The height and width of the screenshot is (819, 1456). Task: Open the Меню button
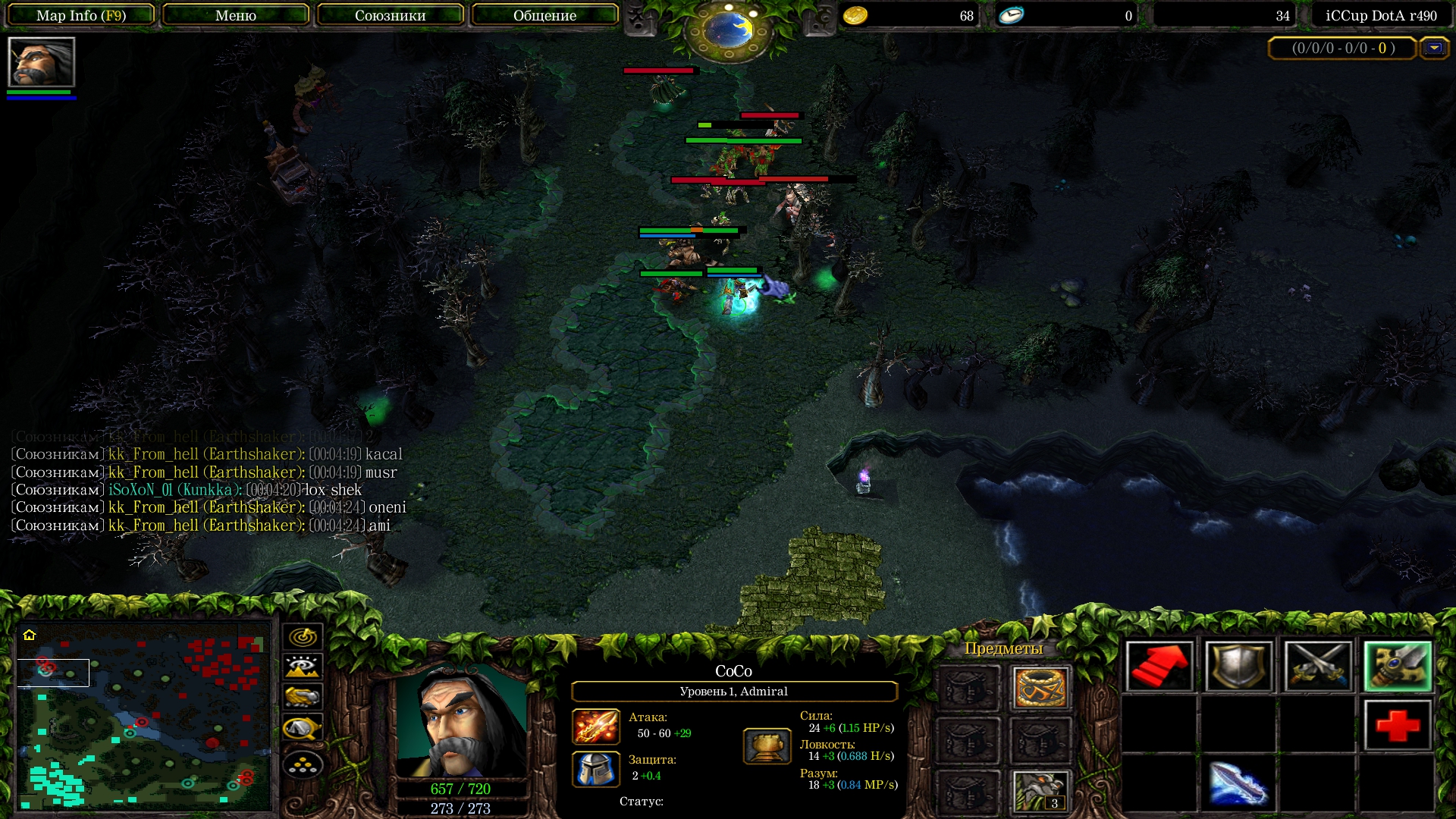point(236,15)
